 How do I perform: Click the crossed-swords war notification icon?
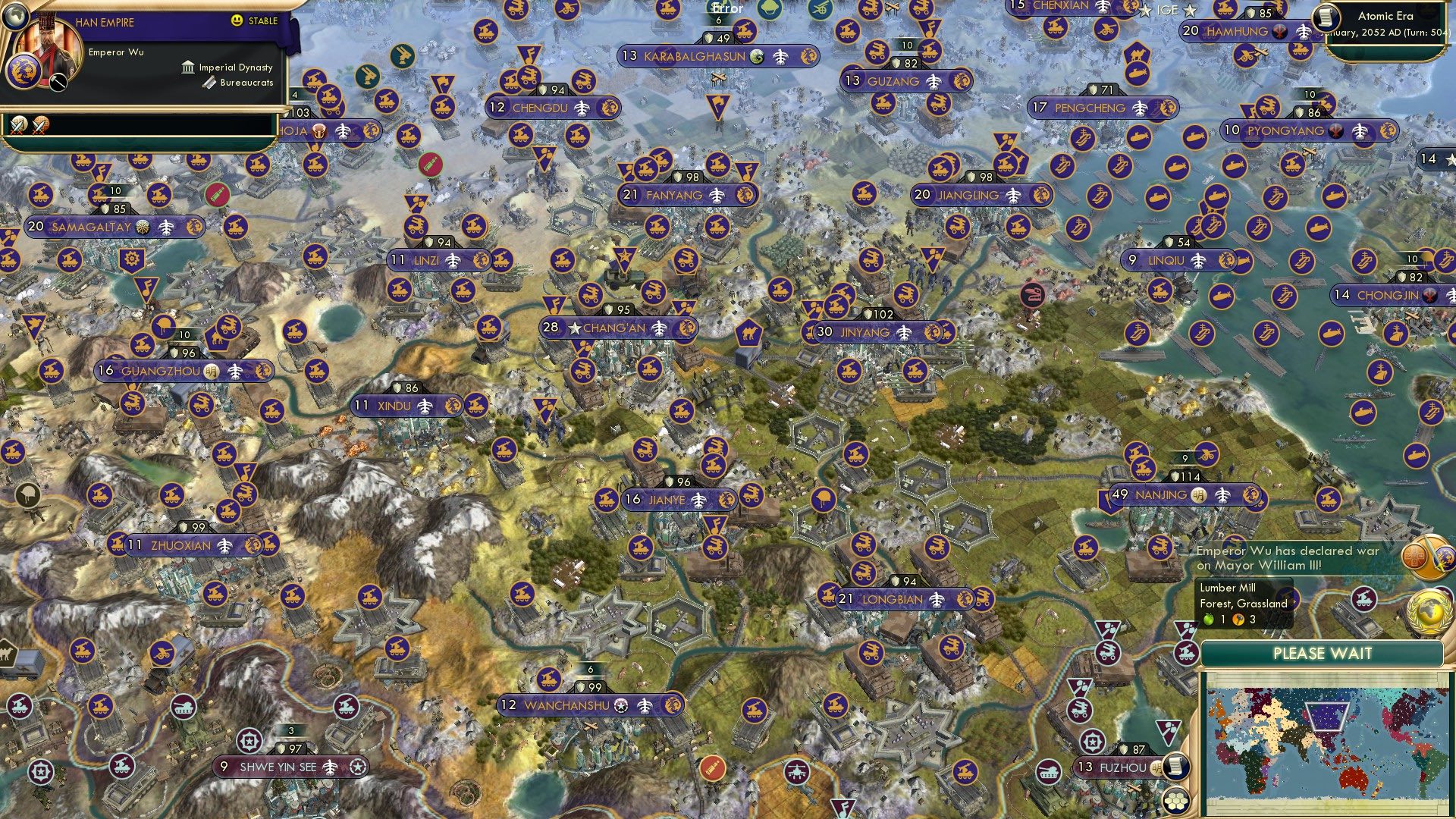click(19, 126)
